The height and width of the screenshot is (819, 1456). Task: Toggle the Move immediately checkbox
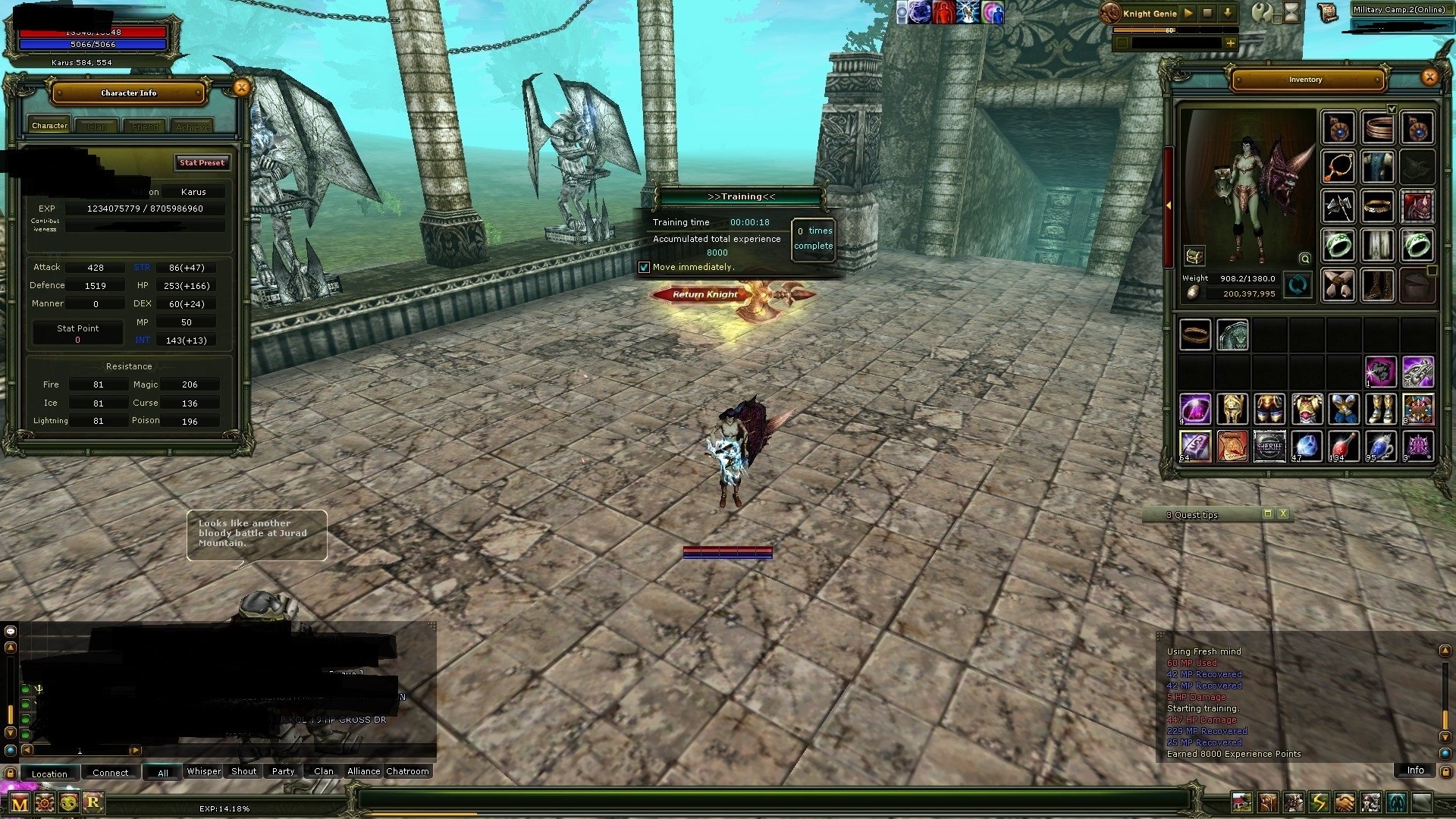[x=644, y=267]
